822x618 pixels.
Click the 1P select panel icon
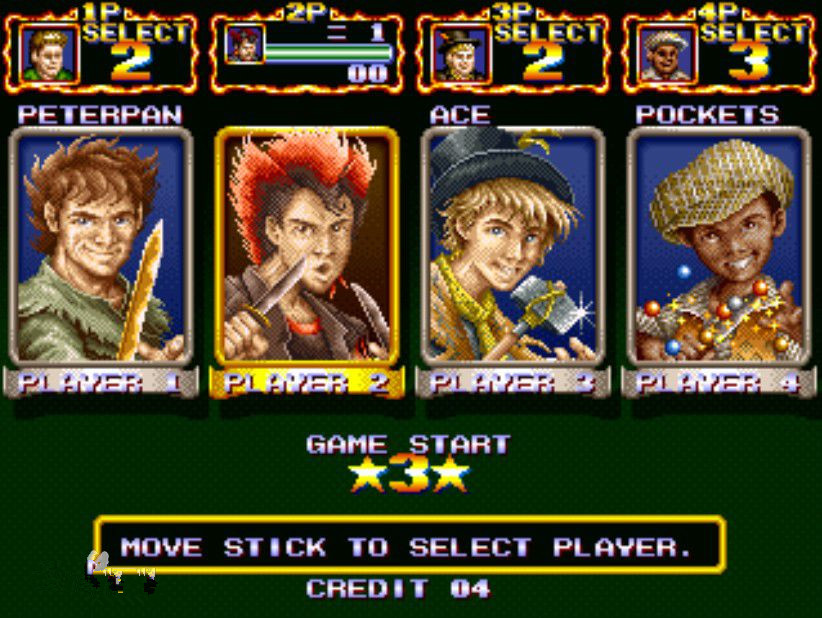(x=46, y=53)
